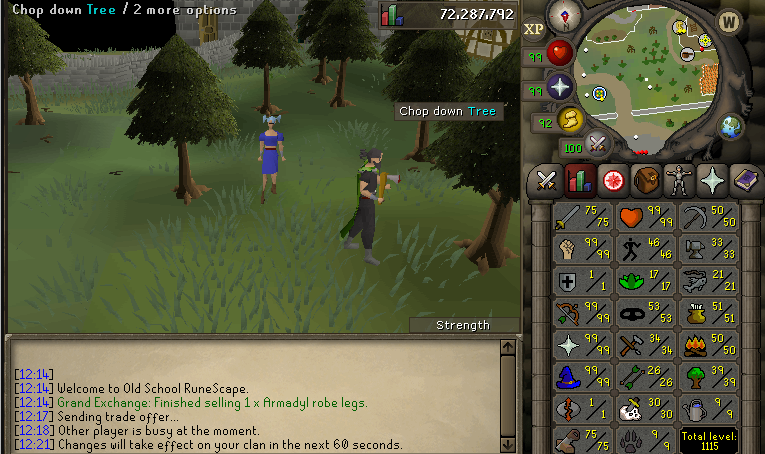Click the chat box scroll-down arrow

coord(508,444)
